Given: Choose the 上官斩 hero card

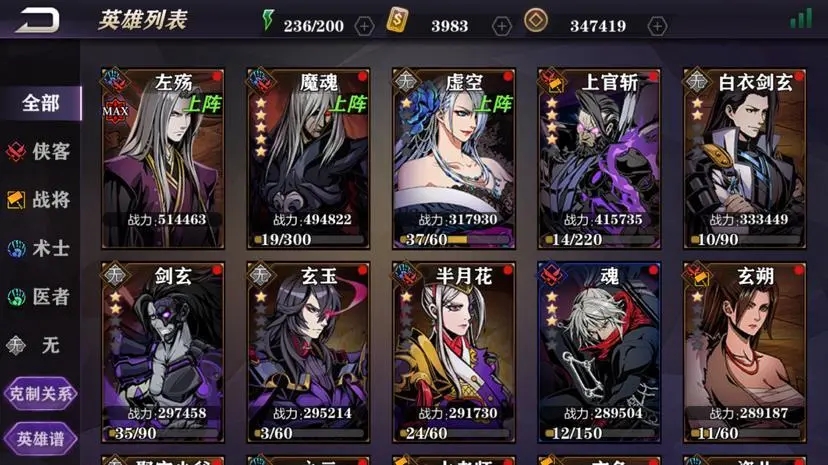Looking at the screenshot, I should [x=598, y=158].
